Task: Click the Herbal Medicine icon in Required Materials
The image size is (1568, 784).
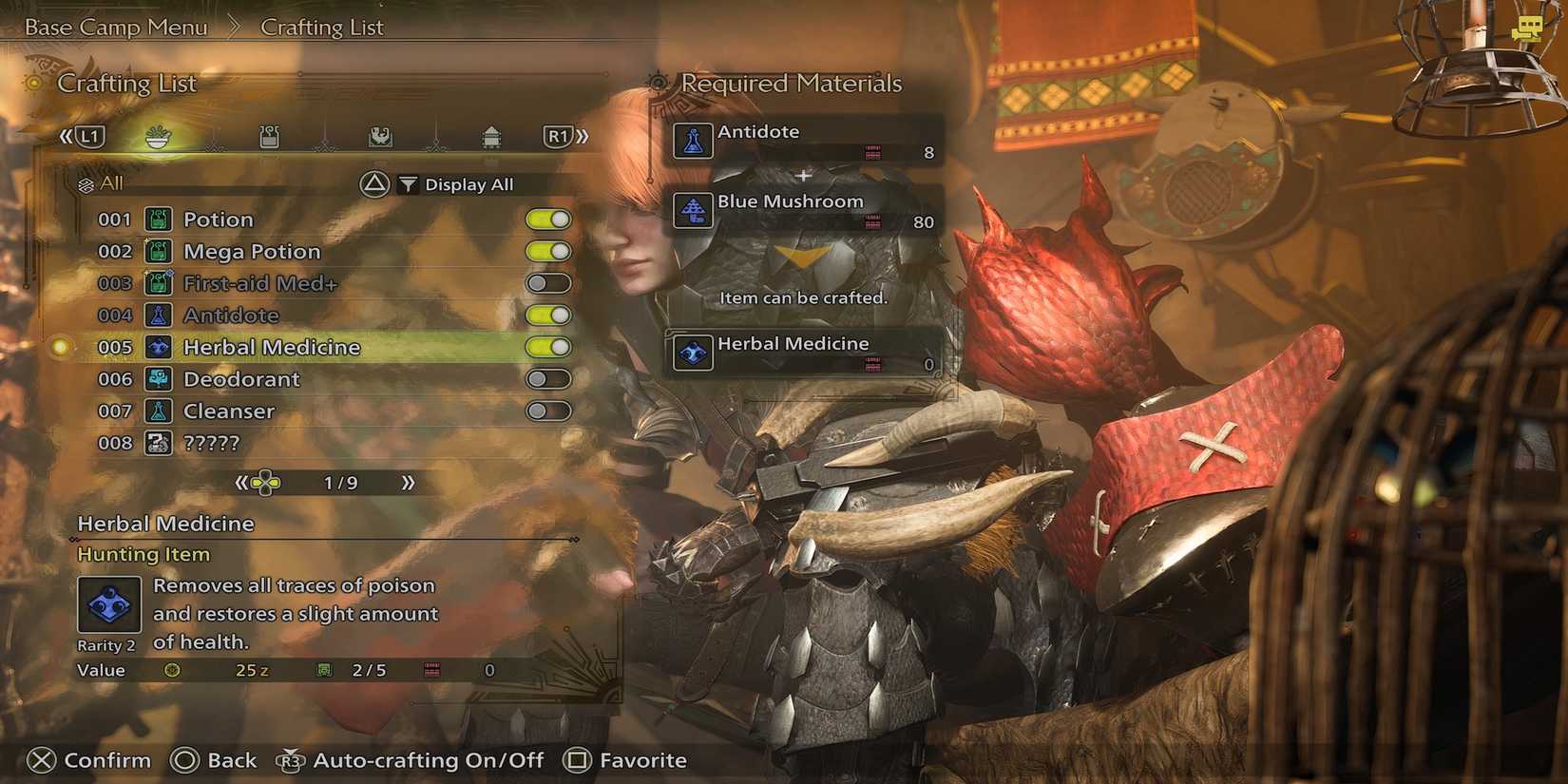Action: point(693,353)
